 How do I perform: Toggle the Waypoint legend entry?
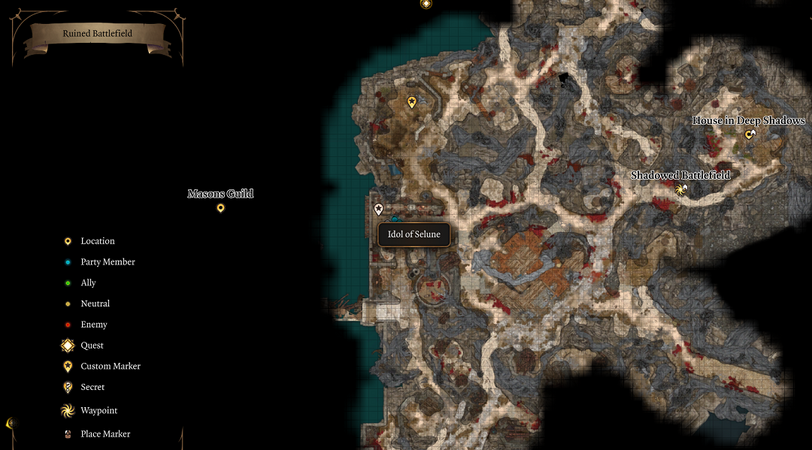[98, 410]
